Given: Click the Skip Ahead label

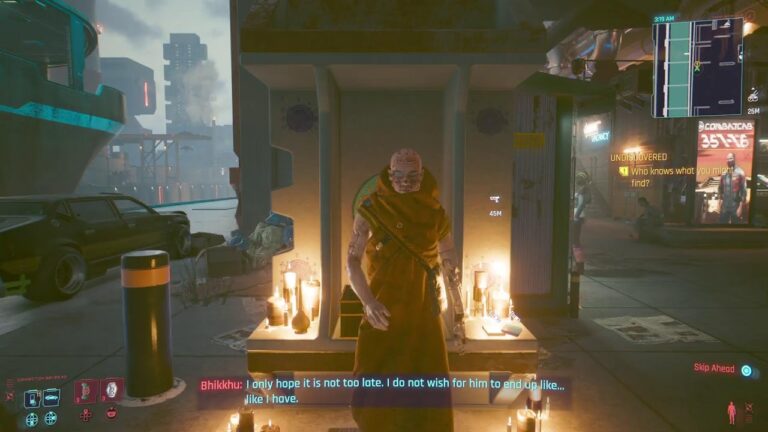Looking at the screenshot, I should pos(714,369).
